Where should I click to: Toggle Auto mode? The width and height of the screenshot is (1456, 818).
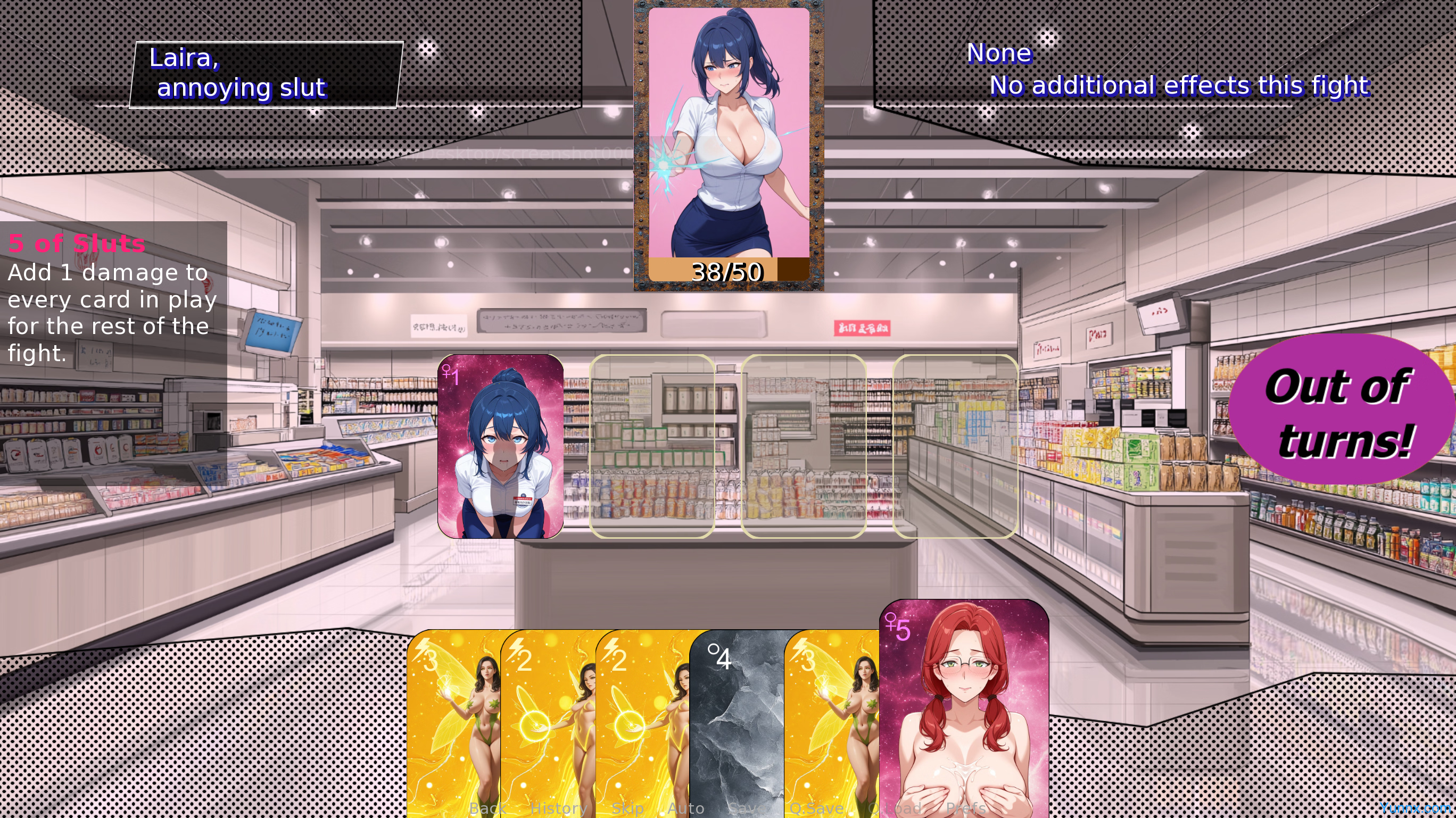point(685,808)
